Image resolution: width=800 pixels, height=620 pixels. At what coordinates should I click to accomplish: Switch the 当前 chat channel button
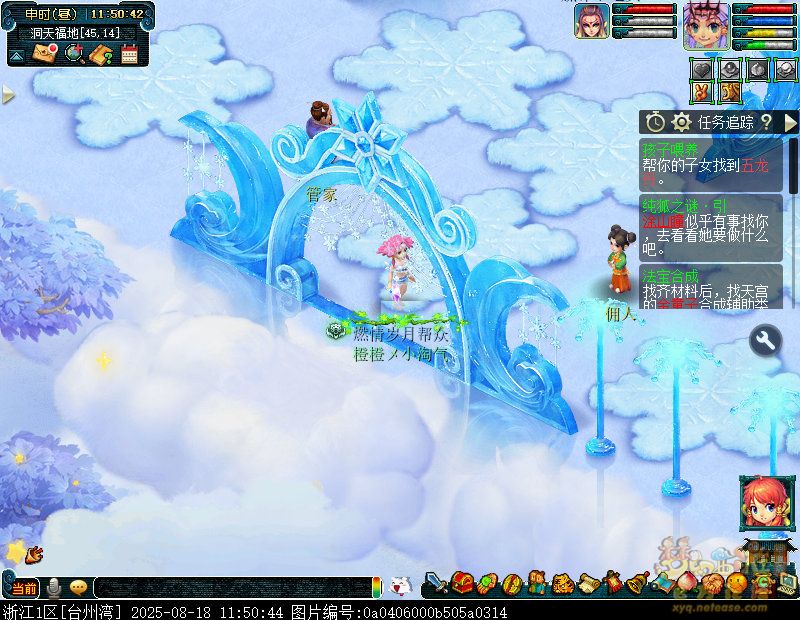24,587
